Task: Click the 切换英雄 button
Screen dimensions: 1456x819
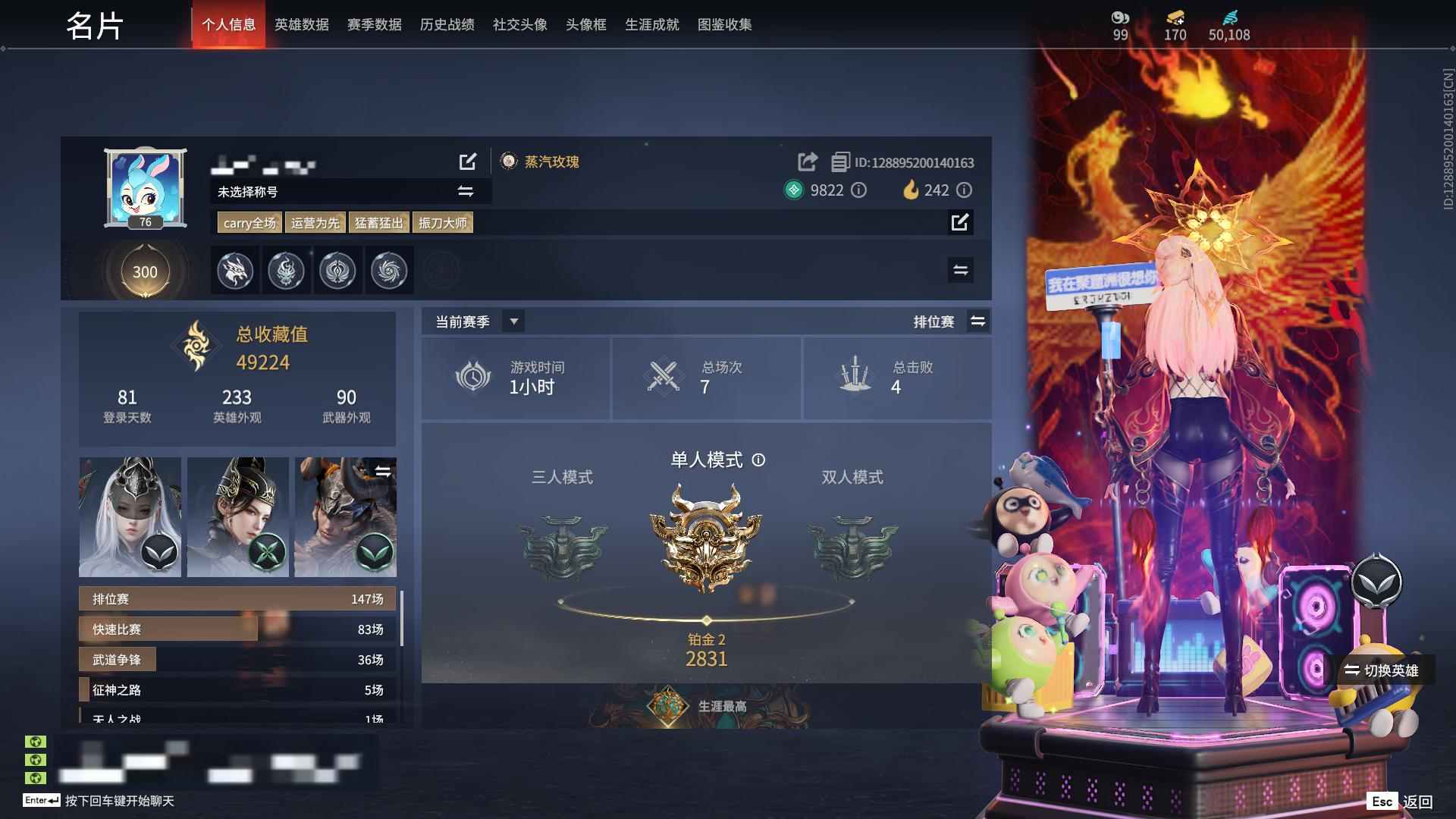Action: coord(1385,671)
